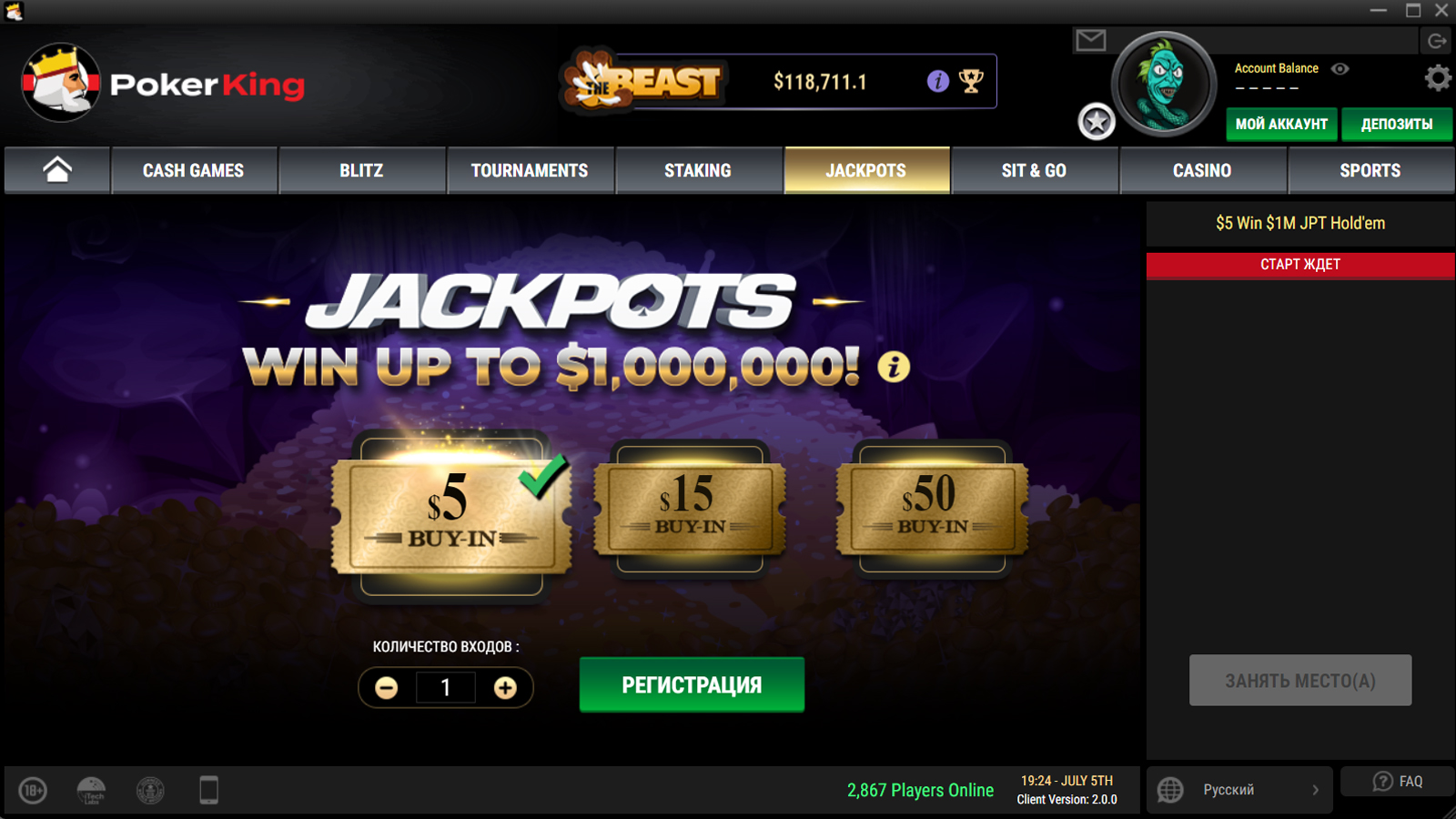Open the ДЕПОЗИТЫ deposit page
The height and width of the screenshot is (819, 1456).
point(1396,124)
